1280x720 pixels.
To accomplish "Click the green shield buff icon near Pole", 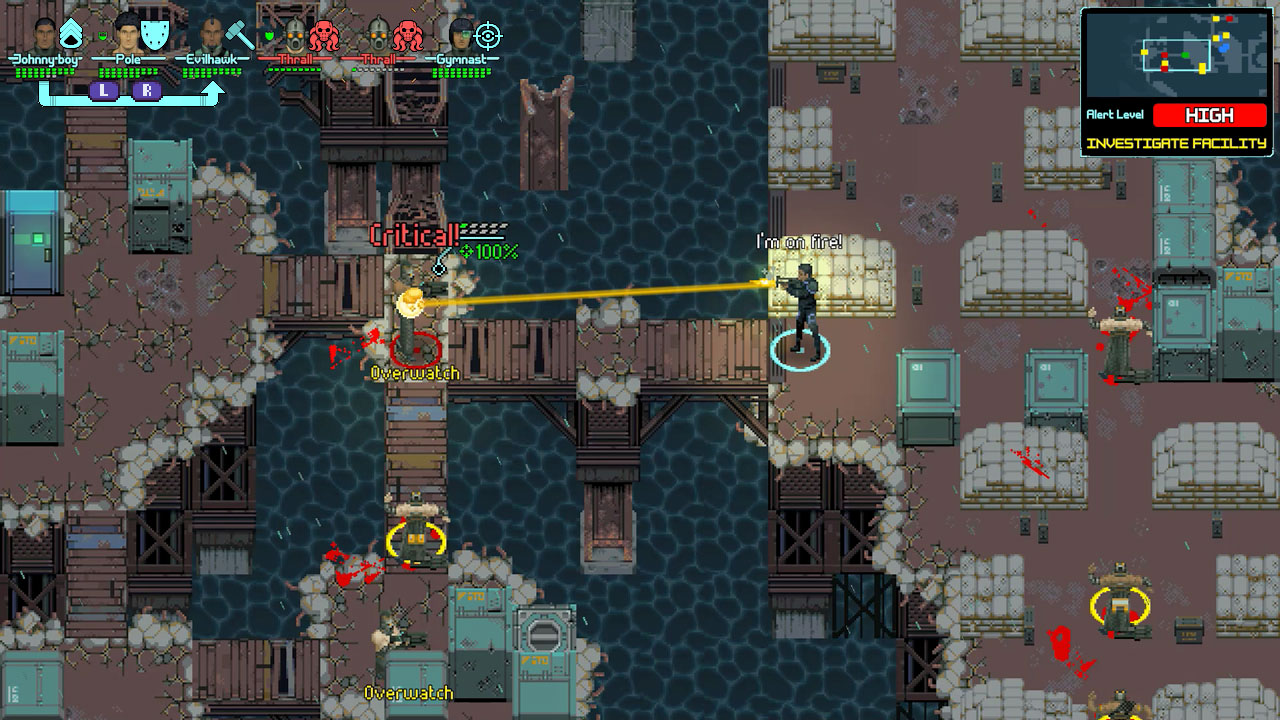I will tap(101, 36).
